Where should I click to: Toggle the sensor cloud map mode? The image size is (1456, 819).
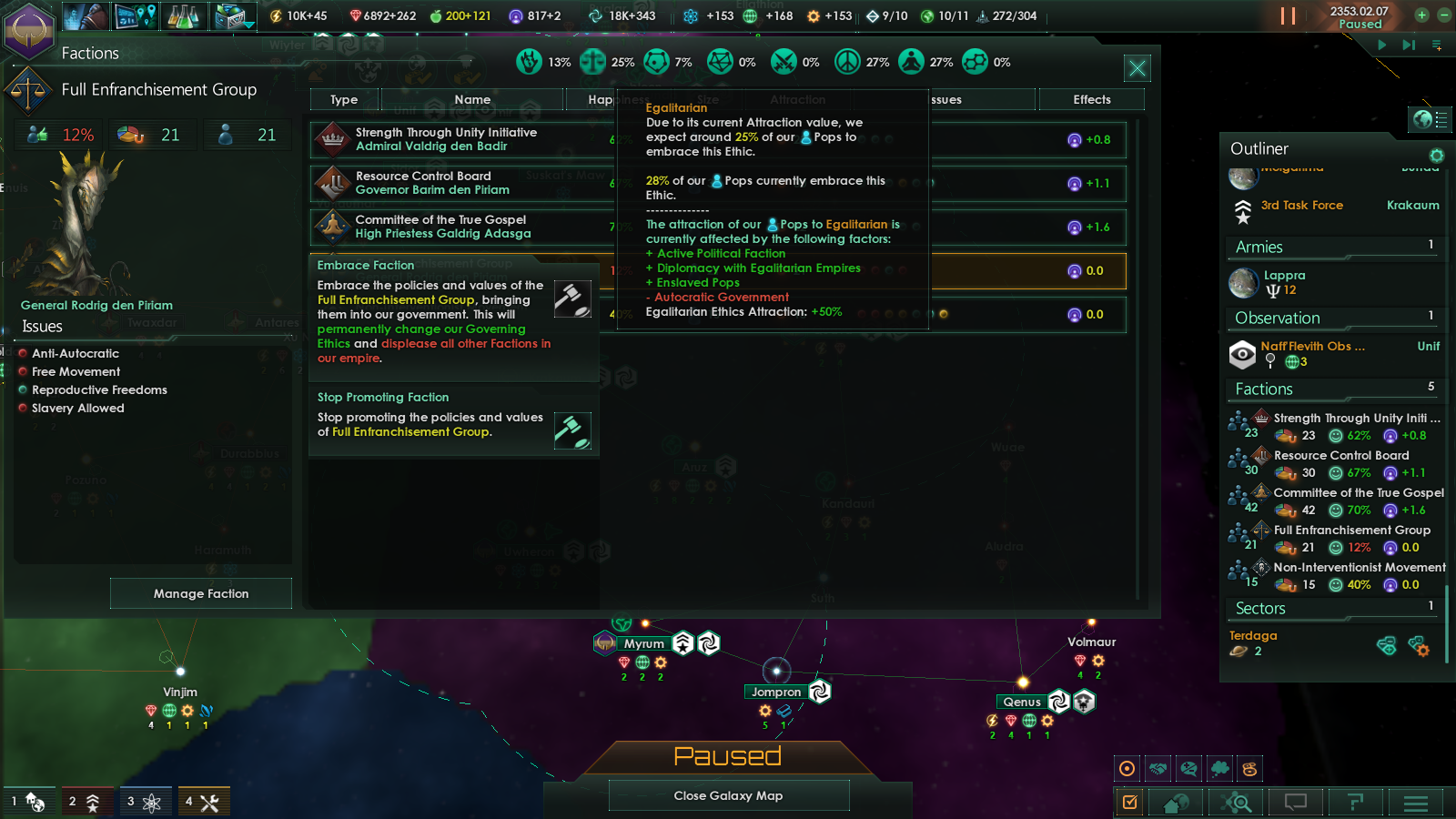pos(1219,767)
